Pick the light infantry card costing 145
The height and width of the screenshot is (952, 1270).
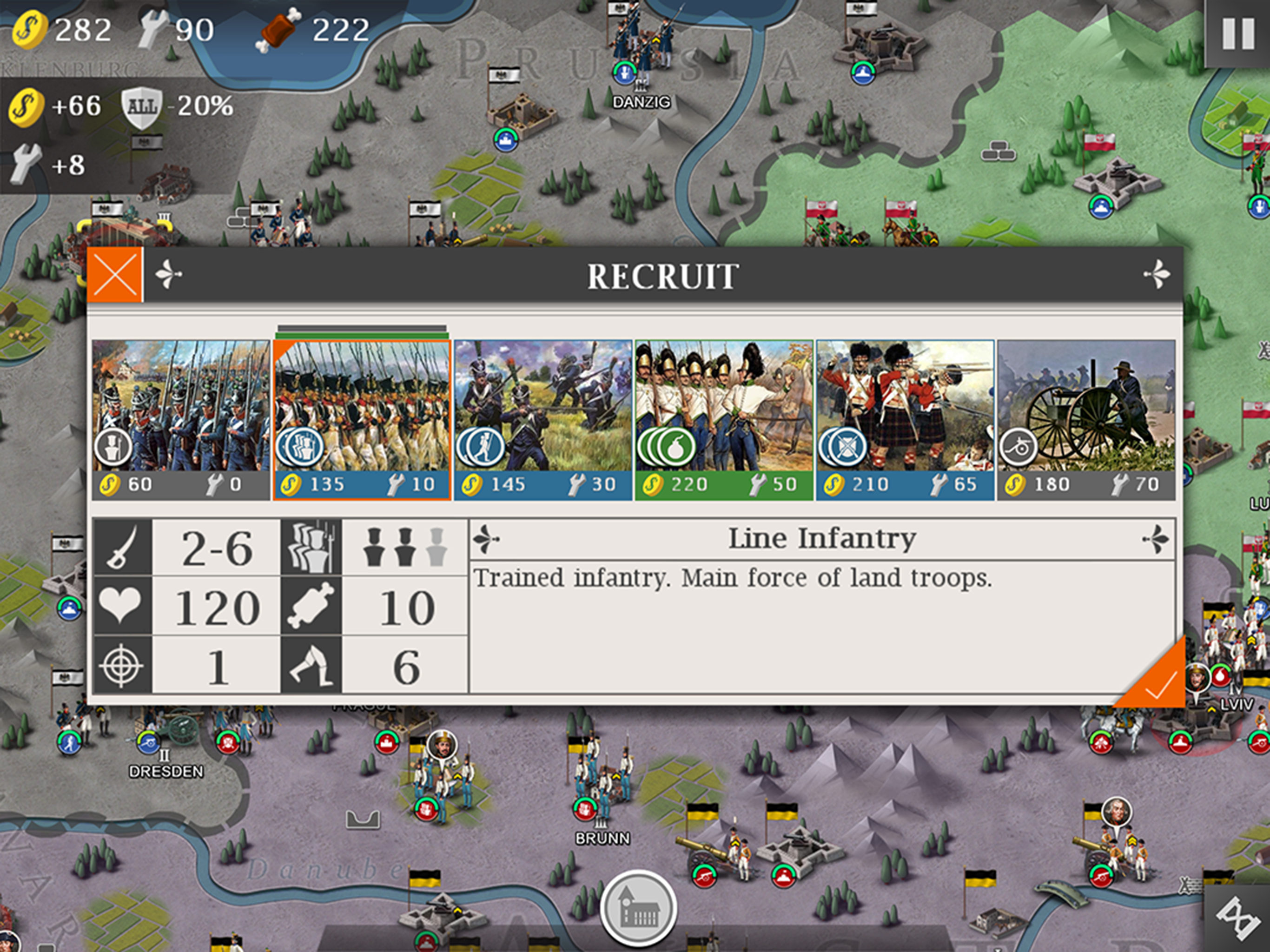[542, 419]
